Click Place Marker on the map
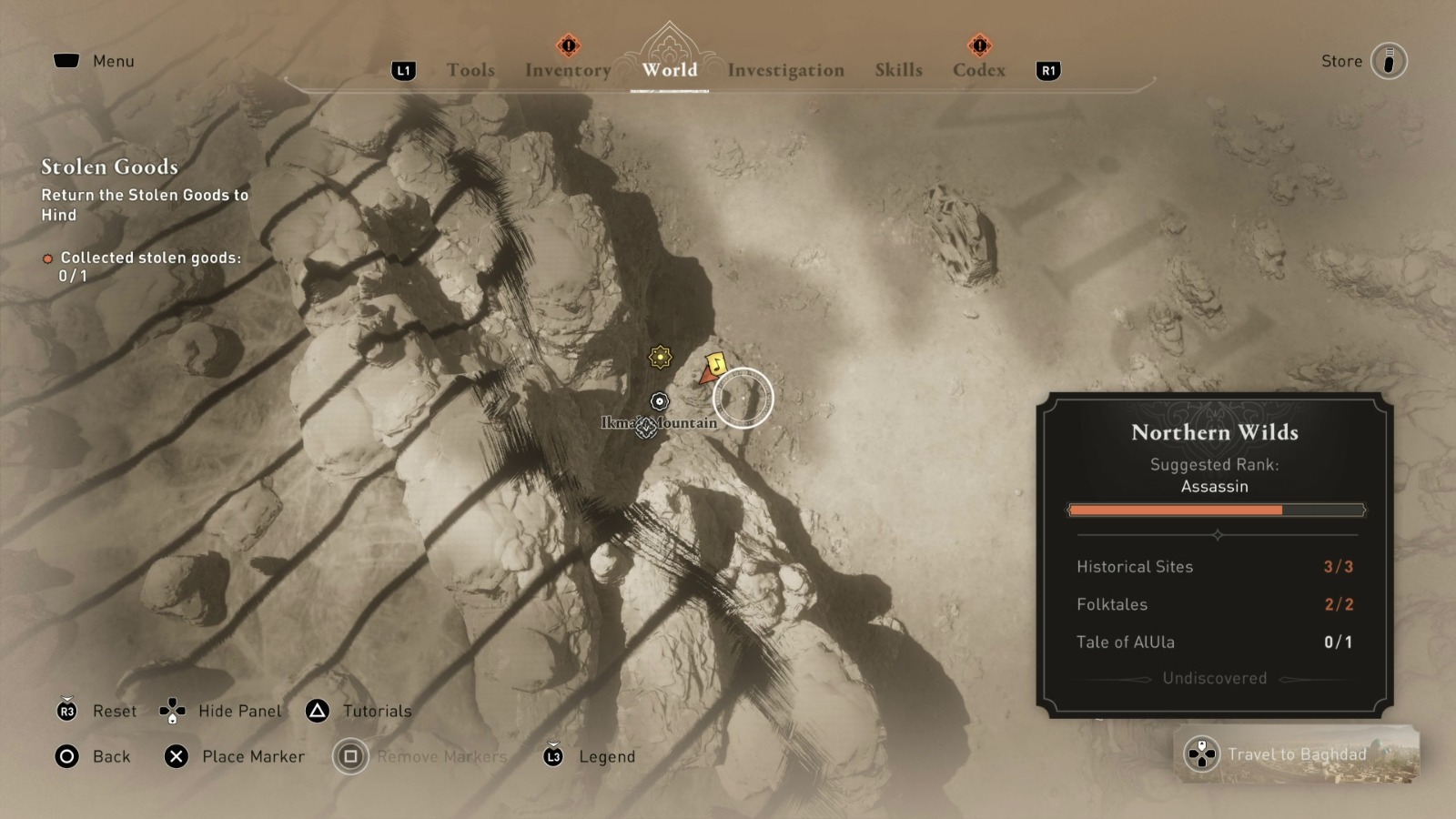 pyautogui.click(x=174, y=756)
